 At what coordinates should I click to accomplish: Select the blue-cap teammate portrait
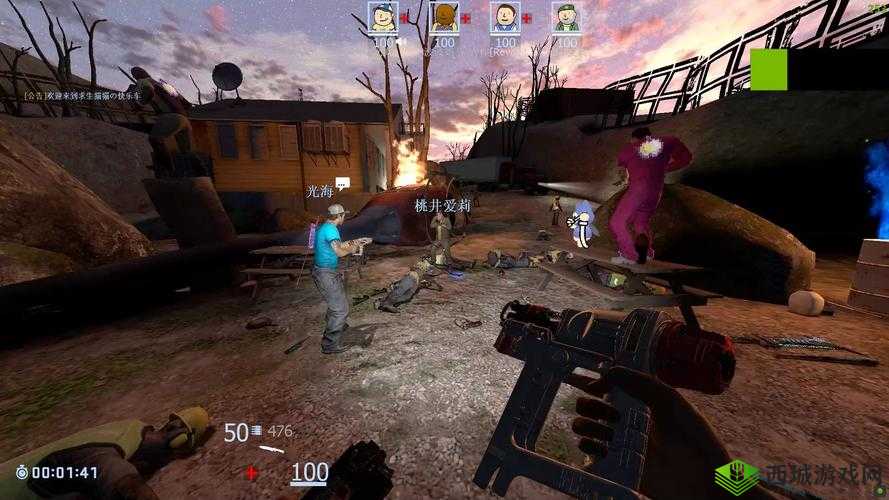pyautogui.click(x=382, y=18)
